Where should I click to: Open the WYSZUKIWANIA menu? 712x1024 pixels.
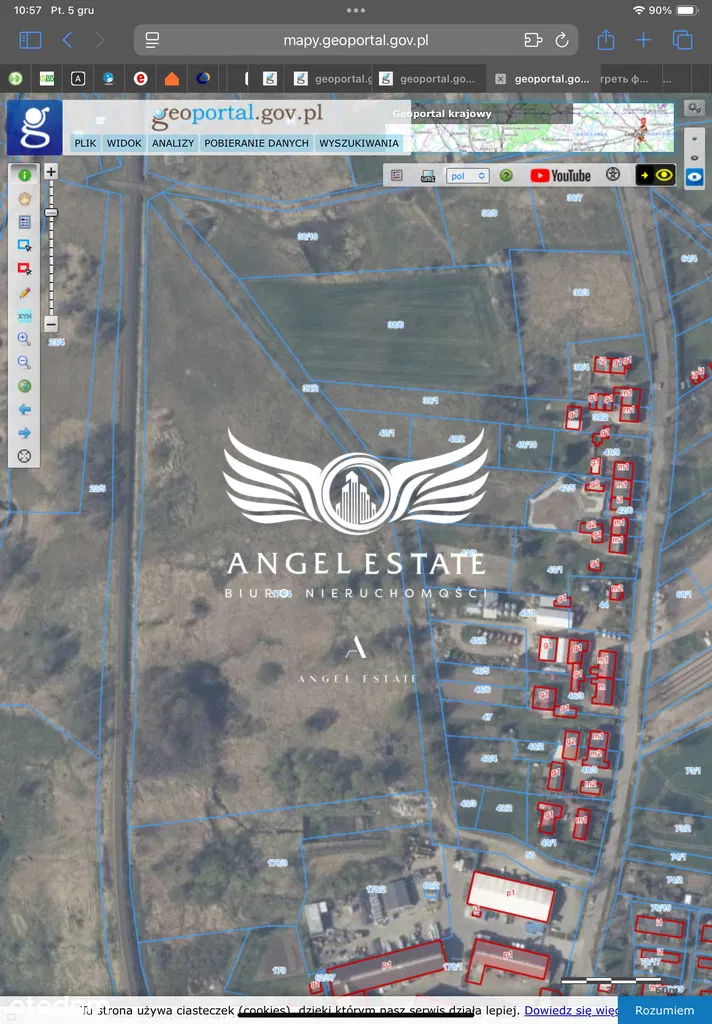(359, 143)
